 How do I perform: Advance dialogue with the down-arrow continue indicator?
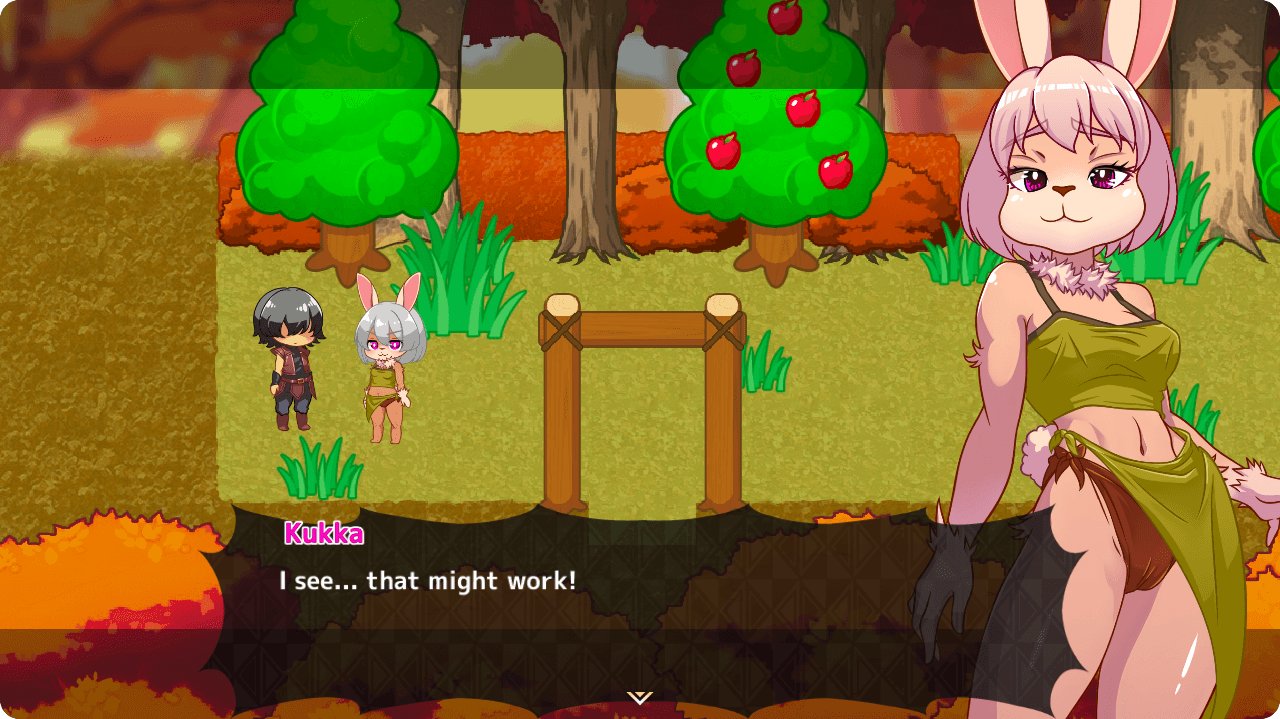(639, 697)
